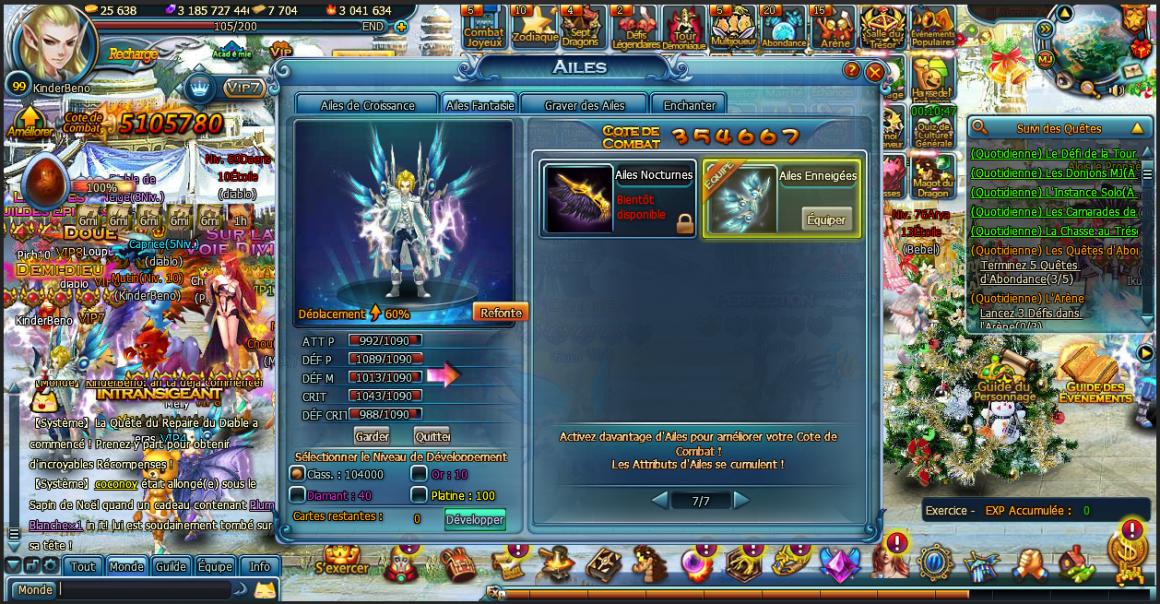The width and height of the screenshot is (1160, 604).
Task: Open the Guide des Événements
Action: [1094, 378]
